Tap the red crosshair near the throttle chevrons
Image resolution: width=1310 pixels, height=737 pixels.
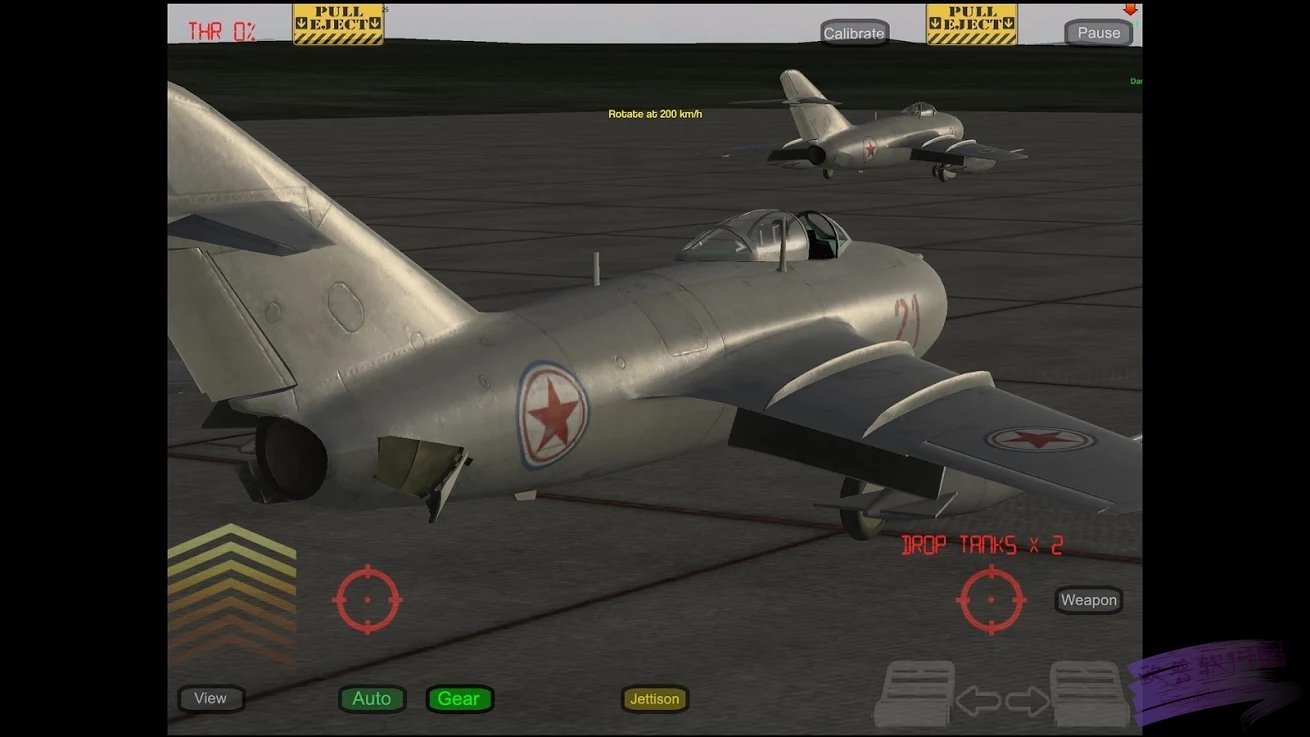coord(367,600)
